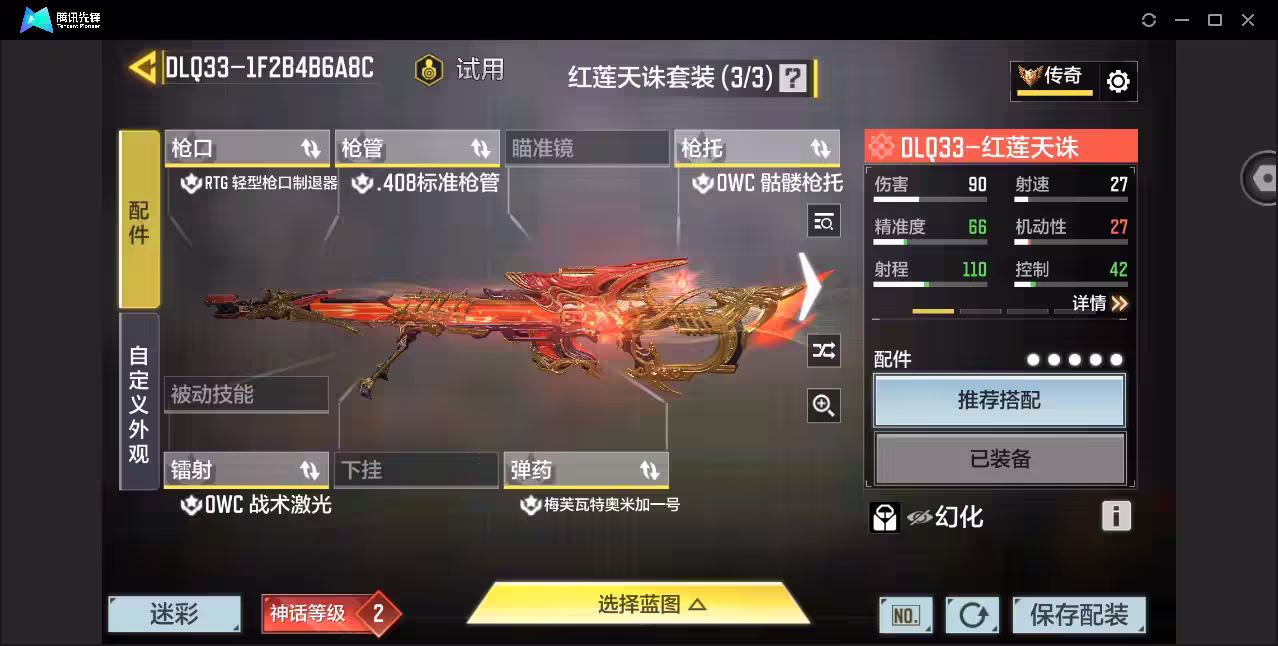Change the 弹药 ammunition slot
The height and width of the screenshot is (646, 1278).
point(586,470)
